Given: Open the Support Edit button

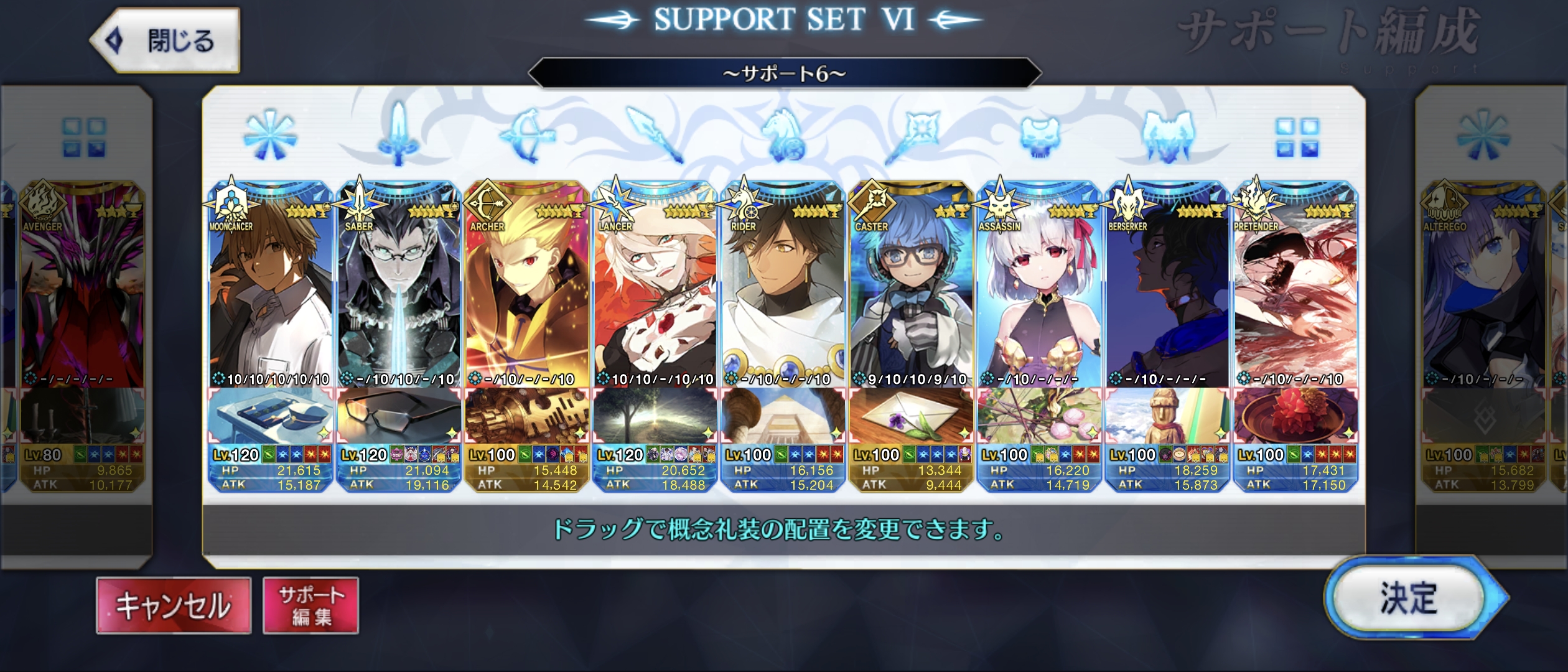Looking at the screenshot, I should click(310, 605).
